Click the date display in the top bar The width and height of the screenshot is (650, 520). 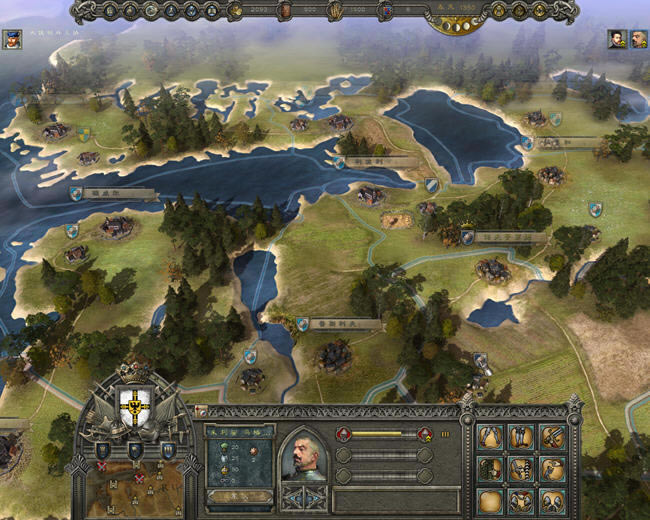point(466,11)
